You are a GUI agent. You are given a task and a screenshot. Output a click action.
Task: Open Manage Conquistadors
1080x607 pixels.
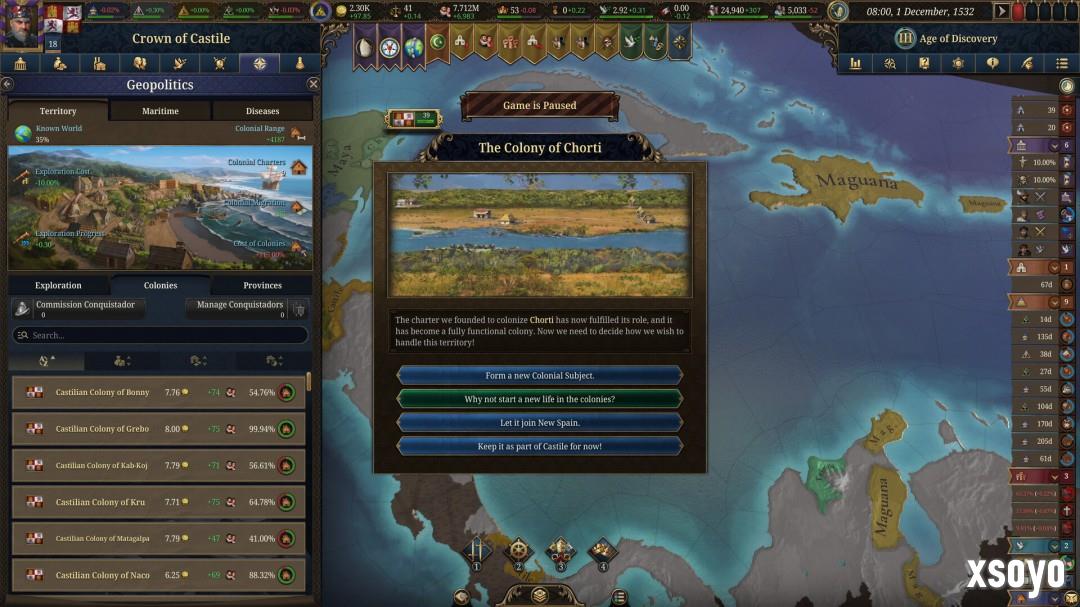point(240,309)
